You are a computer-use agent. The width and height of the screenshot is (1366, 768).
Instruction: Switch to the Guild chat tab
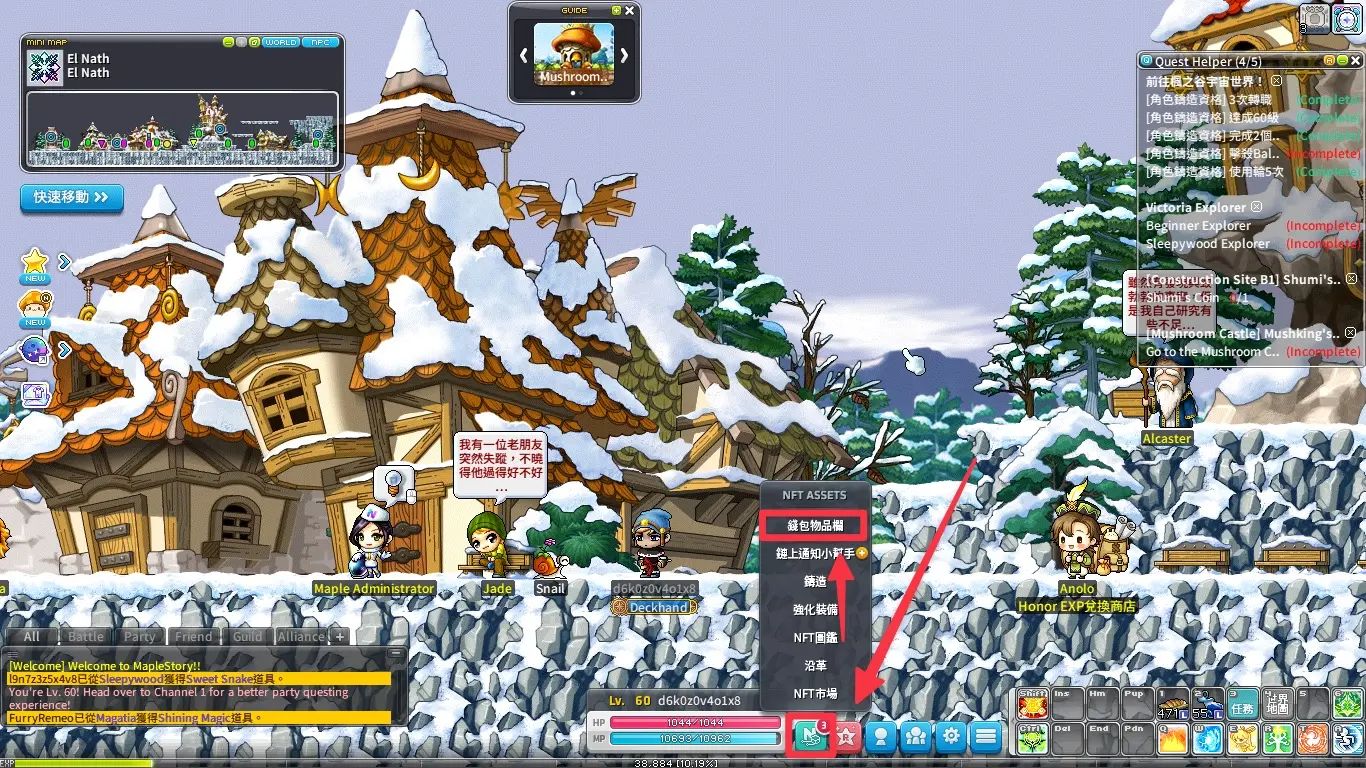(247, 636)
